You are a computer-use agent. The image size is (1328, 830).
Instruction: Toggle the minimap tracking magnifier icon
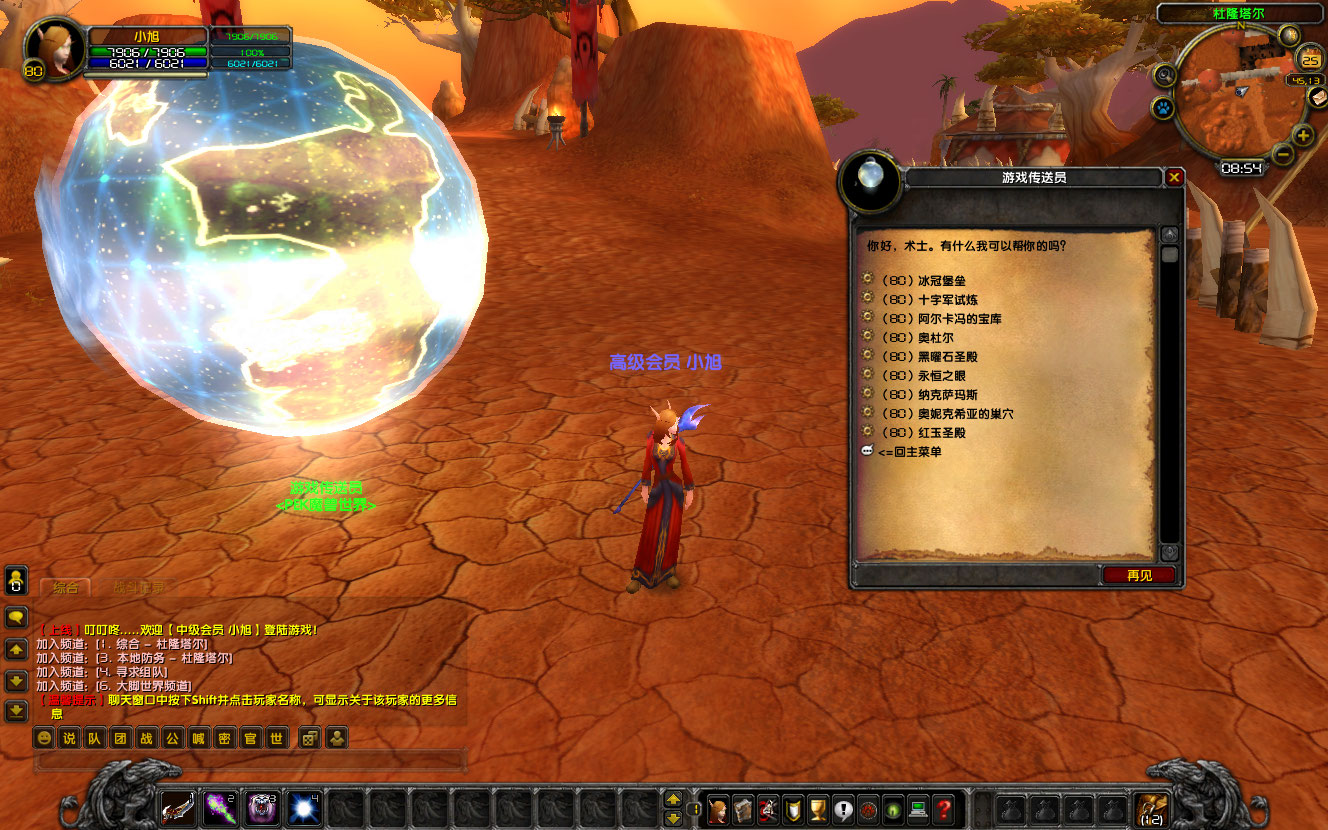tap(1164, 75)
